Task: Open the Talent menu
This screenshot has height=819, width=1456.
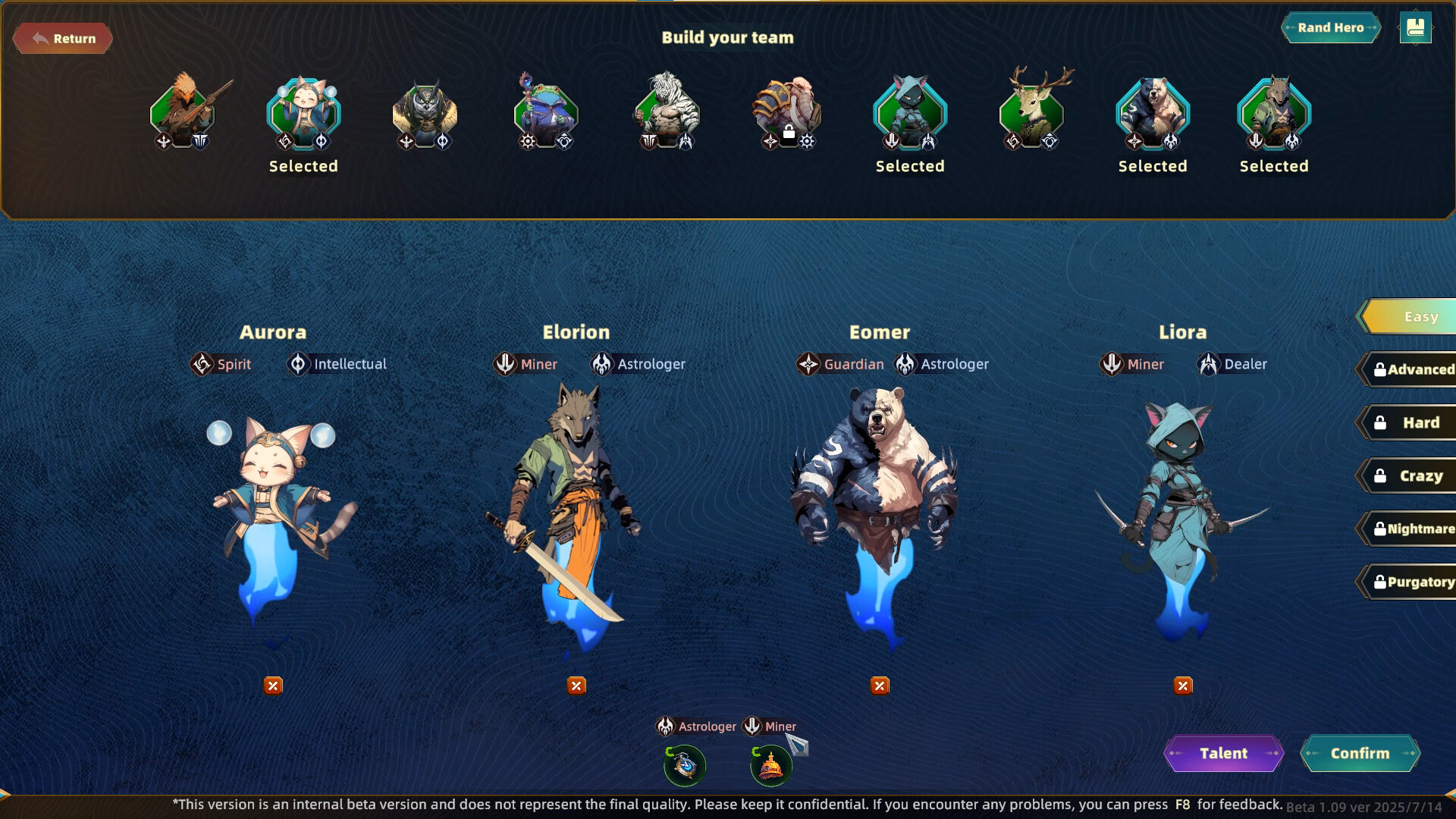Action: tap(1223, 754)
